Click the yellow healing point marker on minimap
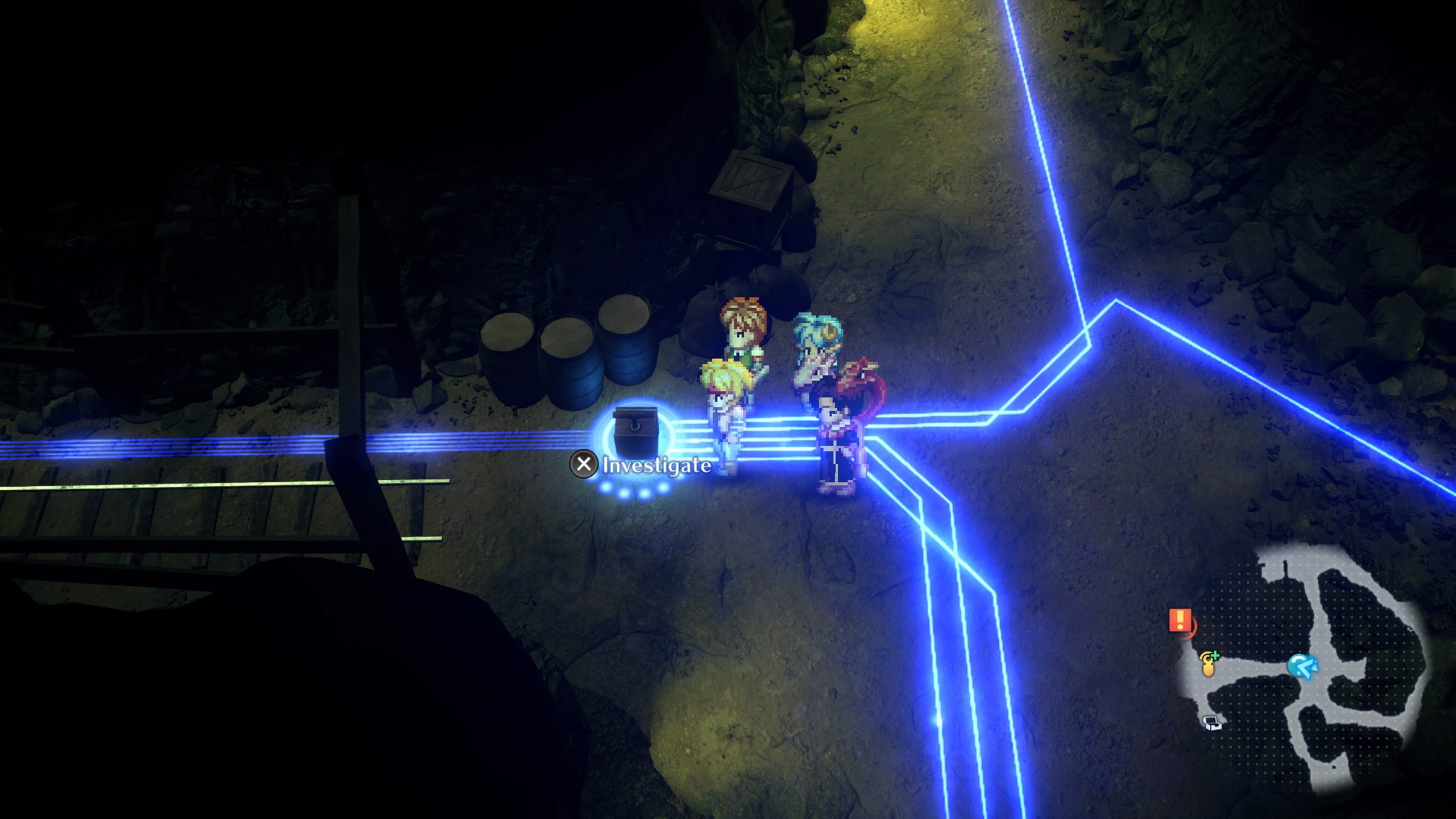The width and height of the screenshot is (1456, 819). tap(1209, 664)
